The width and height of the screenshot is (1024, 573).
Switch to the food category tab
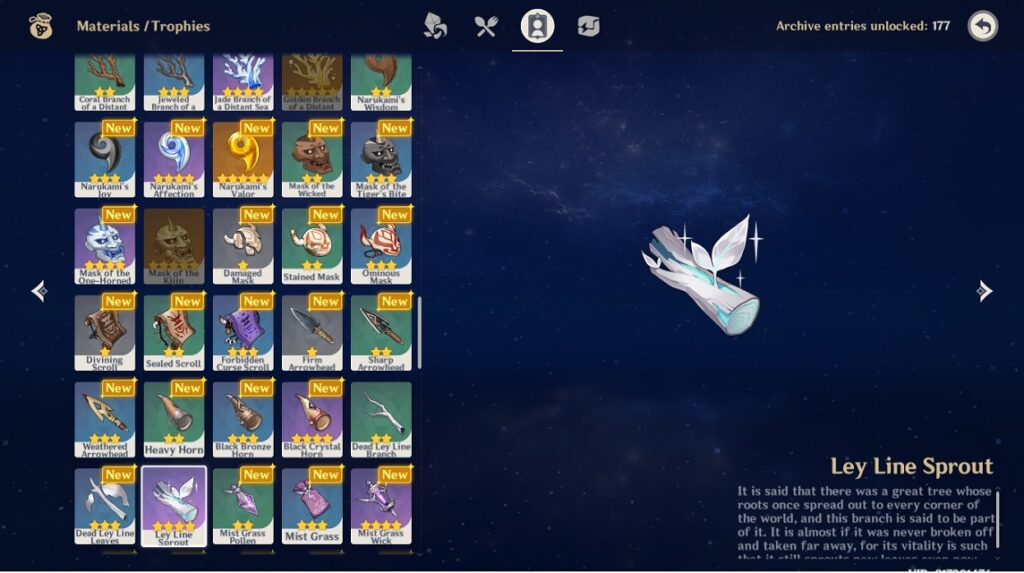click(486, 26)
